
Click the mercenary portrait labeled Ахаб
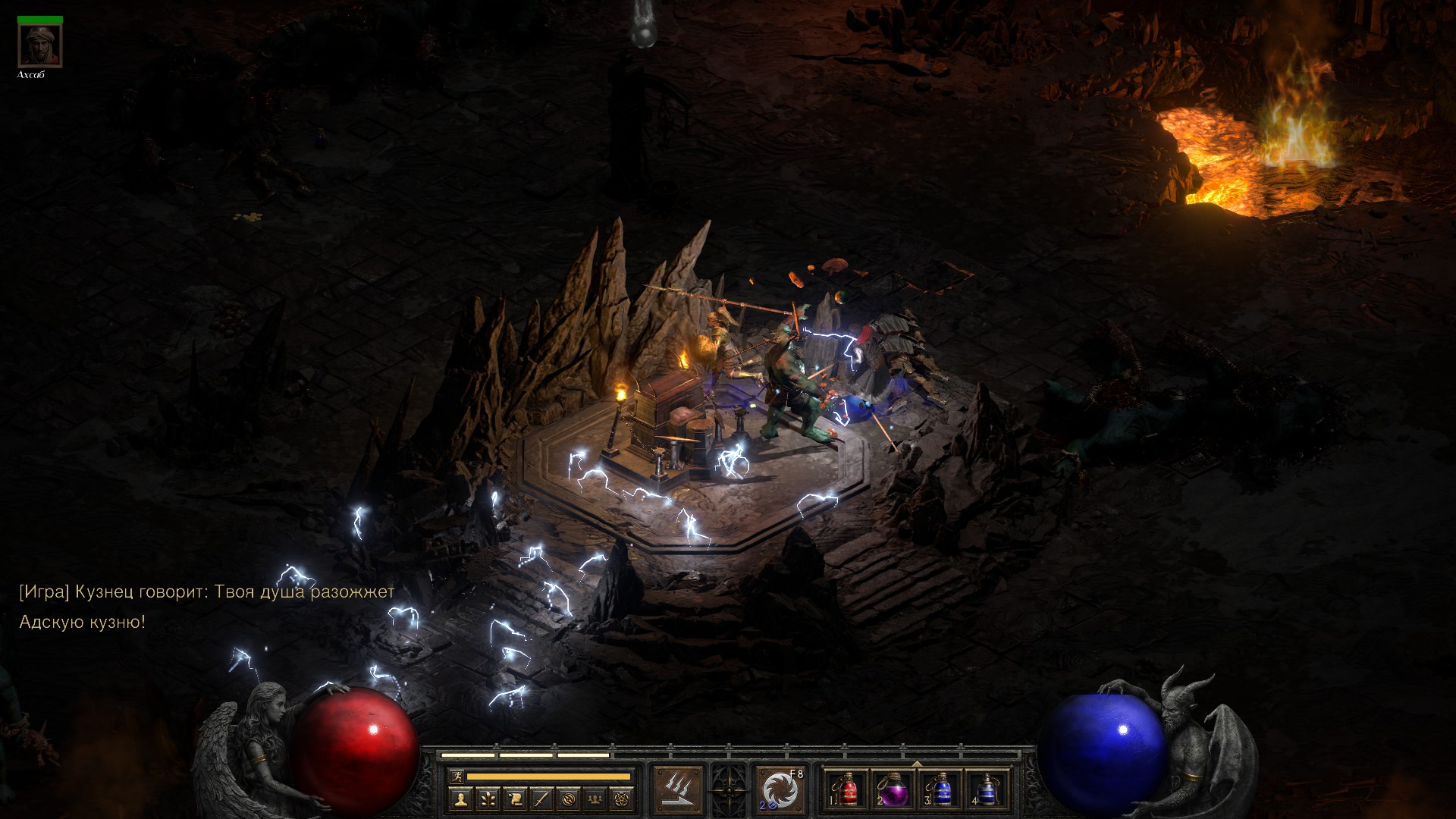[40, 45]
